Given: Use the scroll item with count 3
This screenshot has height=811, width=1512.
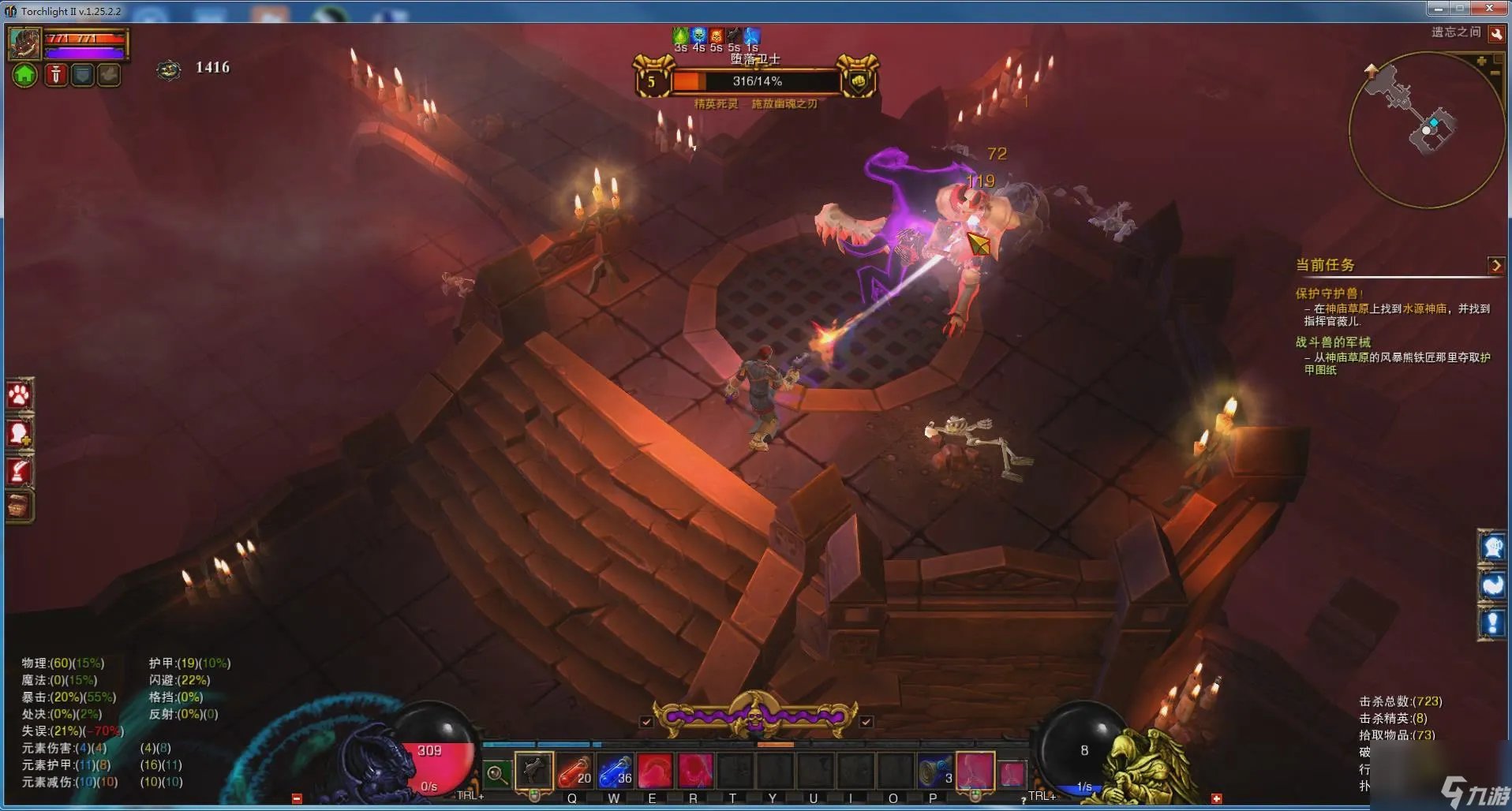Looking at the screenshot, I should 934,771.
